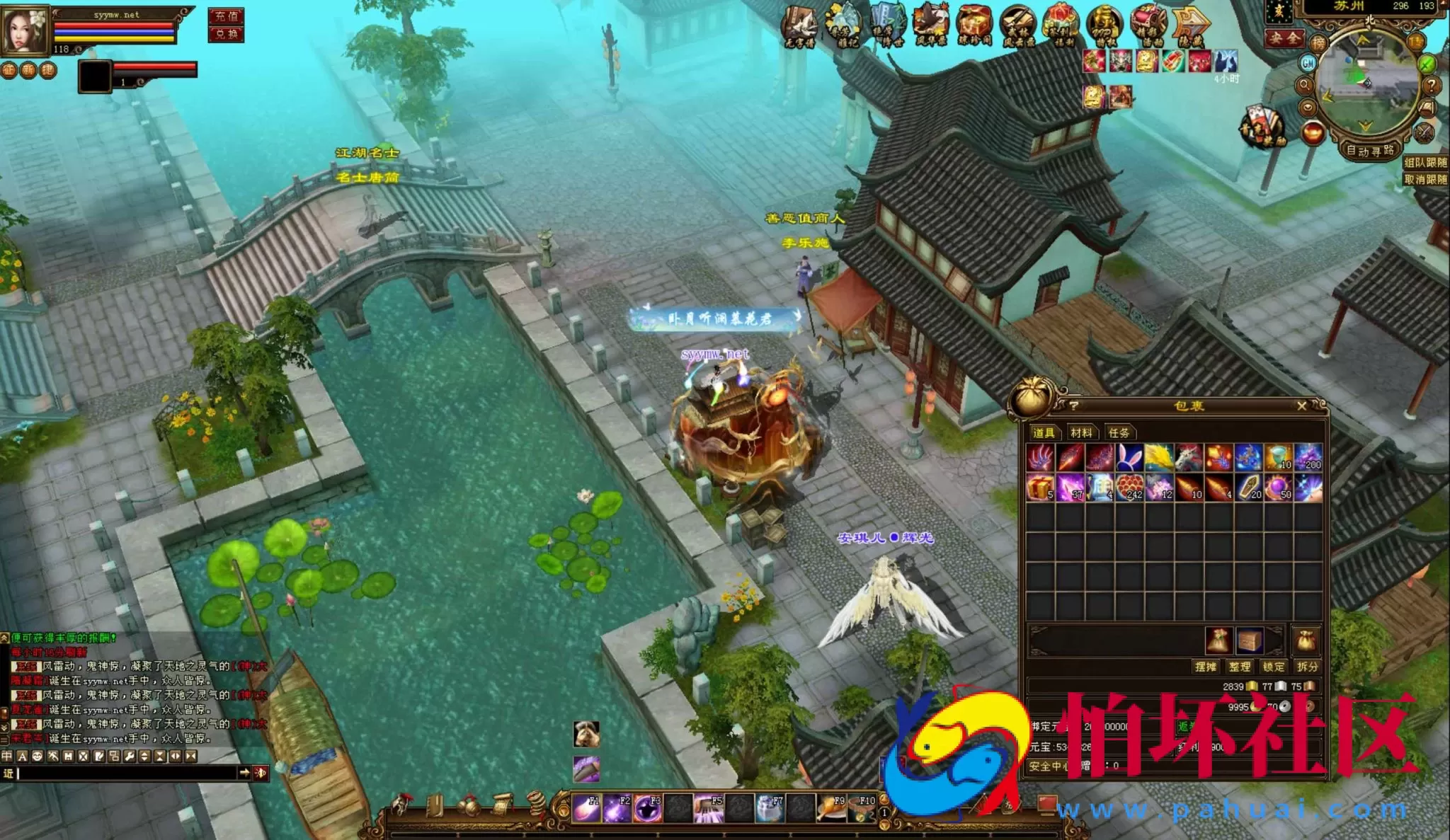Switch to the 材料 materials tab
This screenshot has width=1450, height=840.
coord(1083,433)
